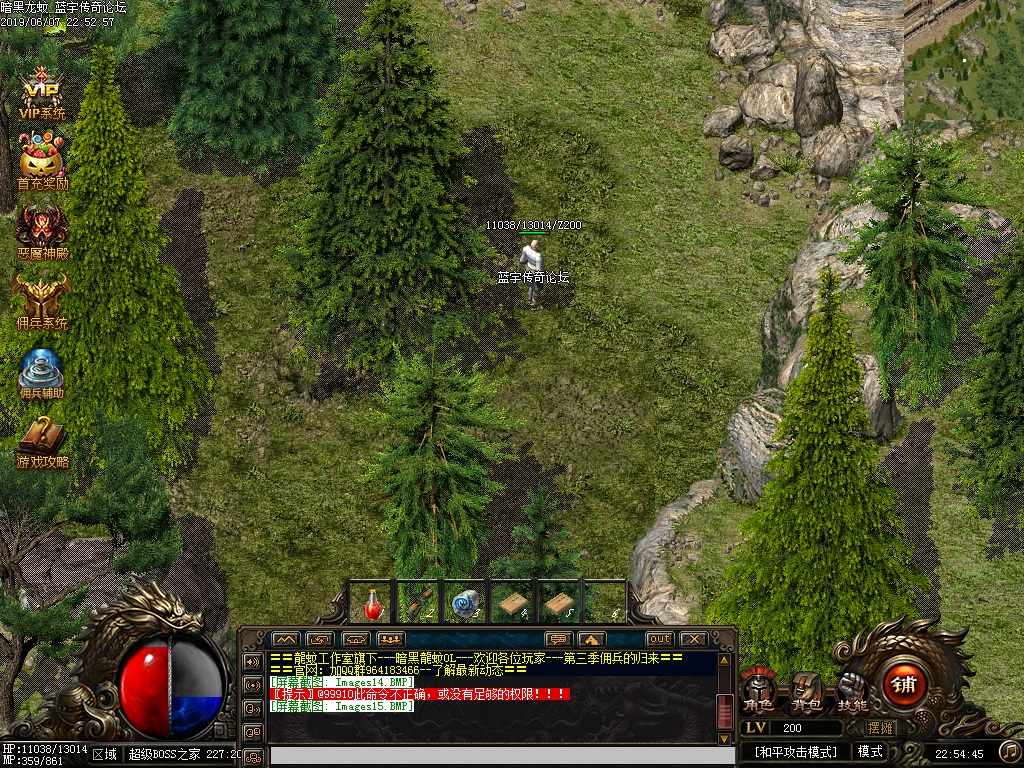Open the round red 铺 shop button
This screenshot has height=768, width=1024.
tap(906, 686)
